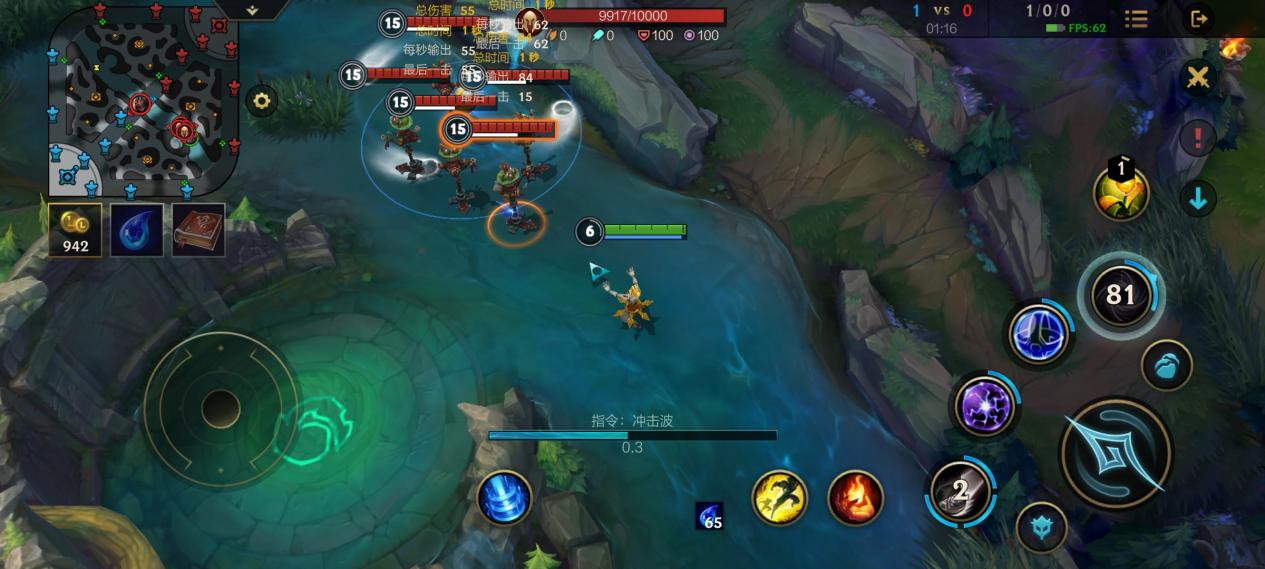Activate the blue recall pillar button
Screen dimensions: 1265x569
pyautogui.click(x=504, y=497)
